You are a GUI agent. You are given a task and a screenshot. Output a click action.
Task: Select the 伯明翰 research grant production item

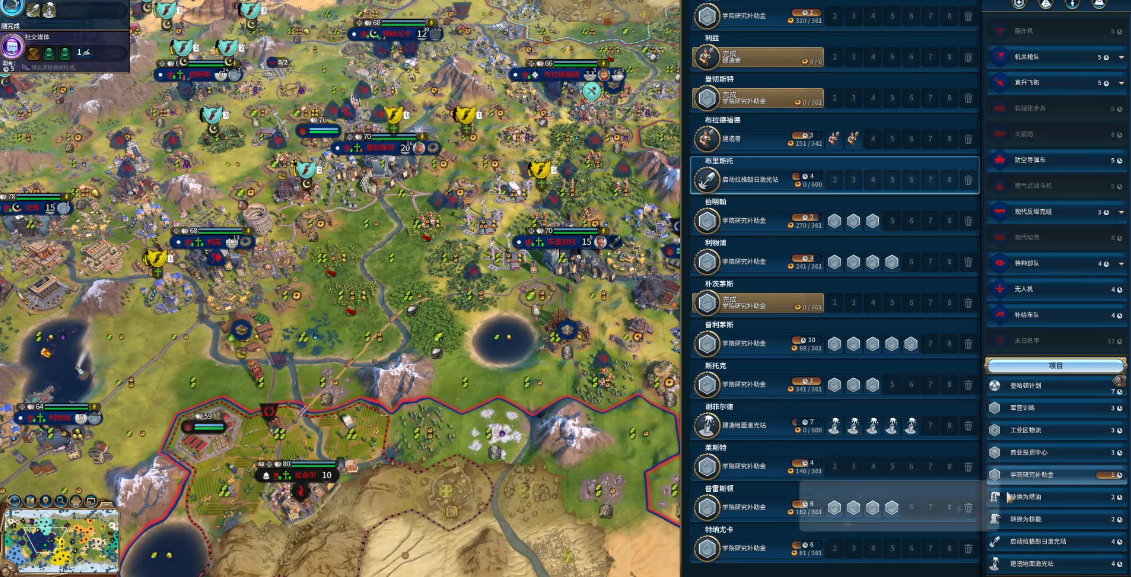[758, 221]
